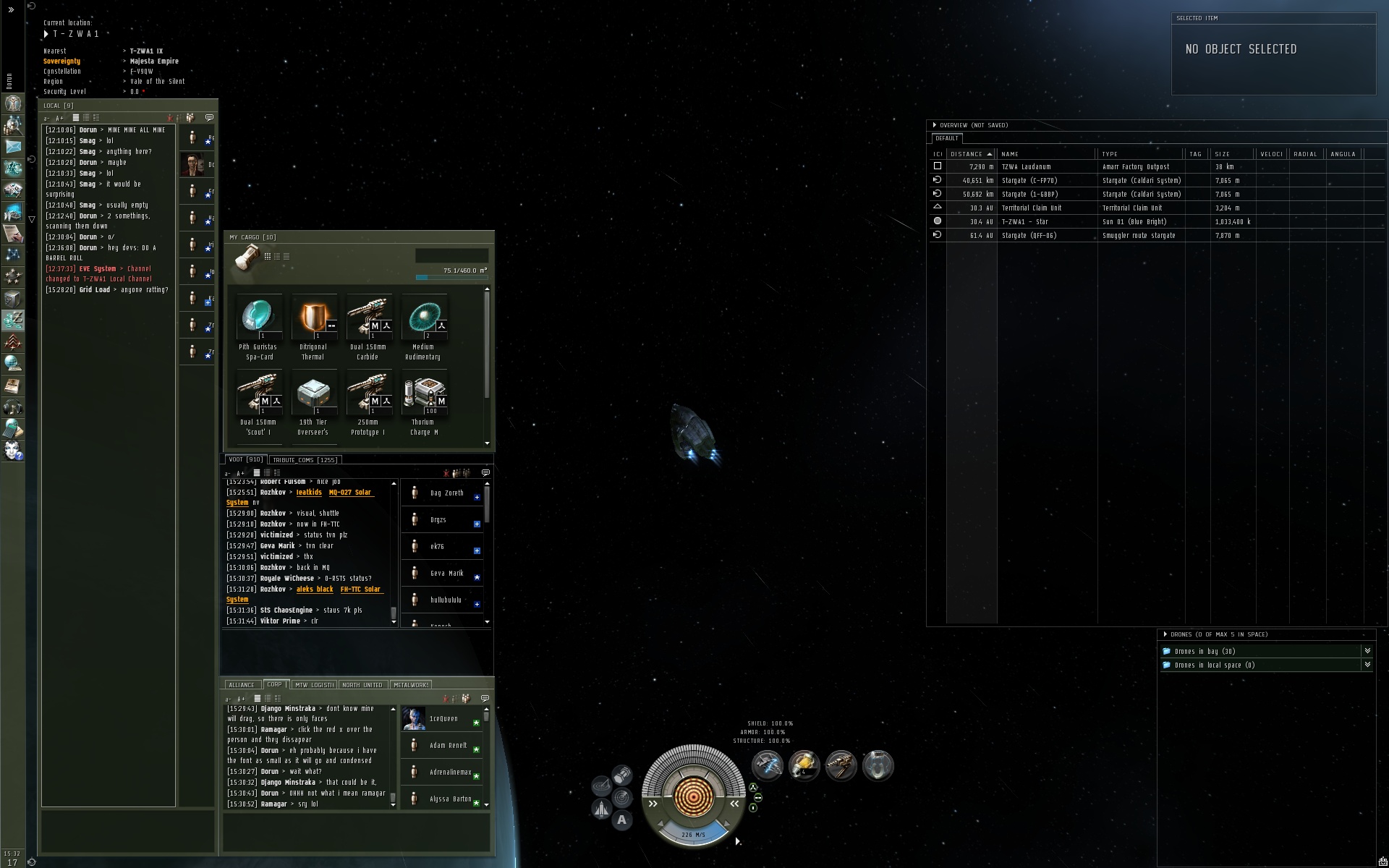Select IceQueen in the corp member list
The width and height of the screenshot is (1389, 868).
pos(443,719)
